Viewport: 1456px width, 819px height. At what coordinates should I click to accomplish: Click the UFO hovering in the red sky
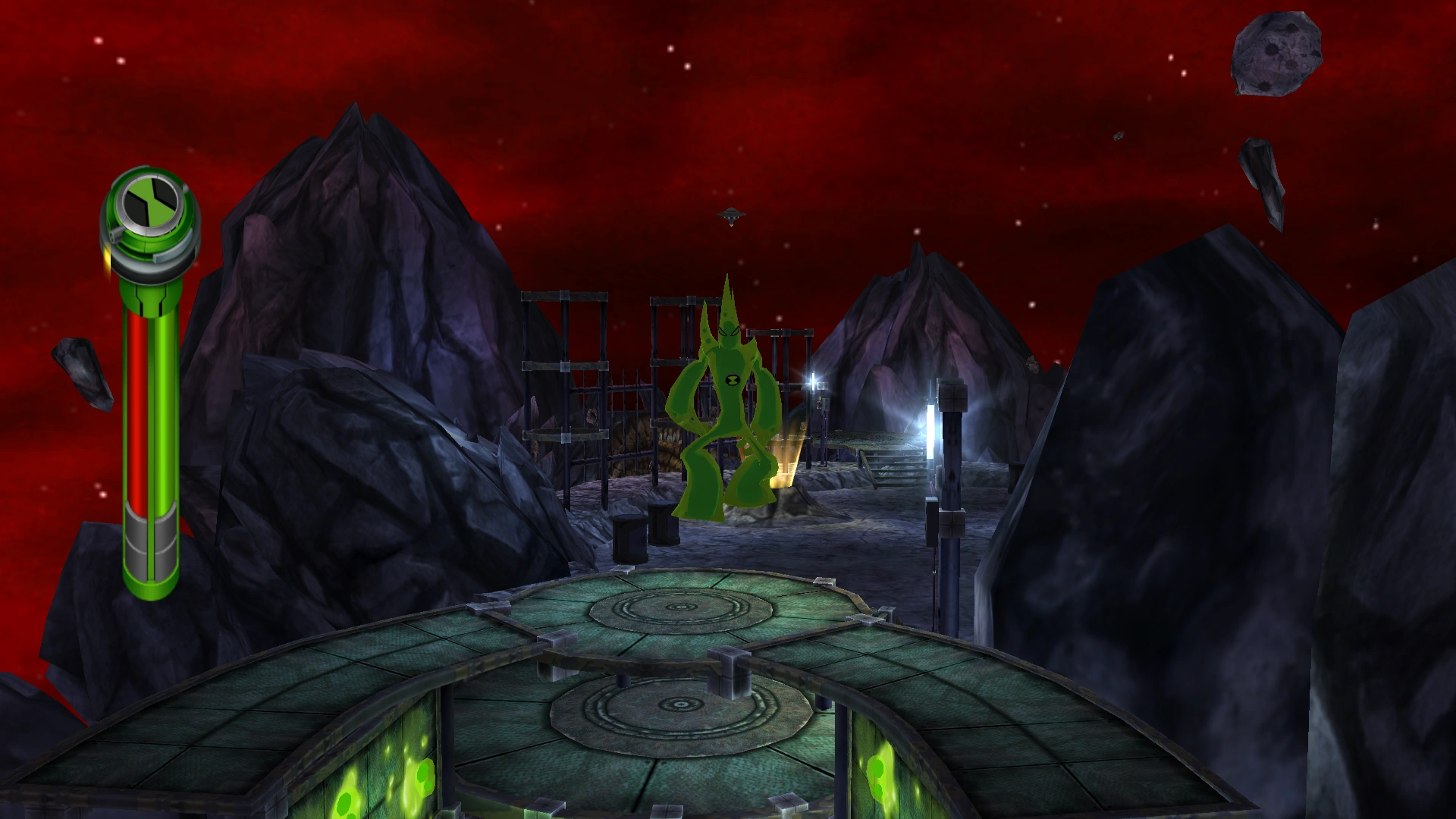[x=730, y=217]
